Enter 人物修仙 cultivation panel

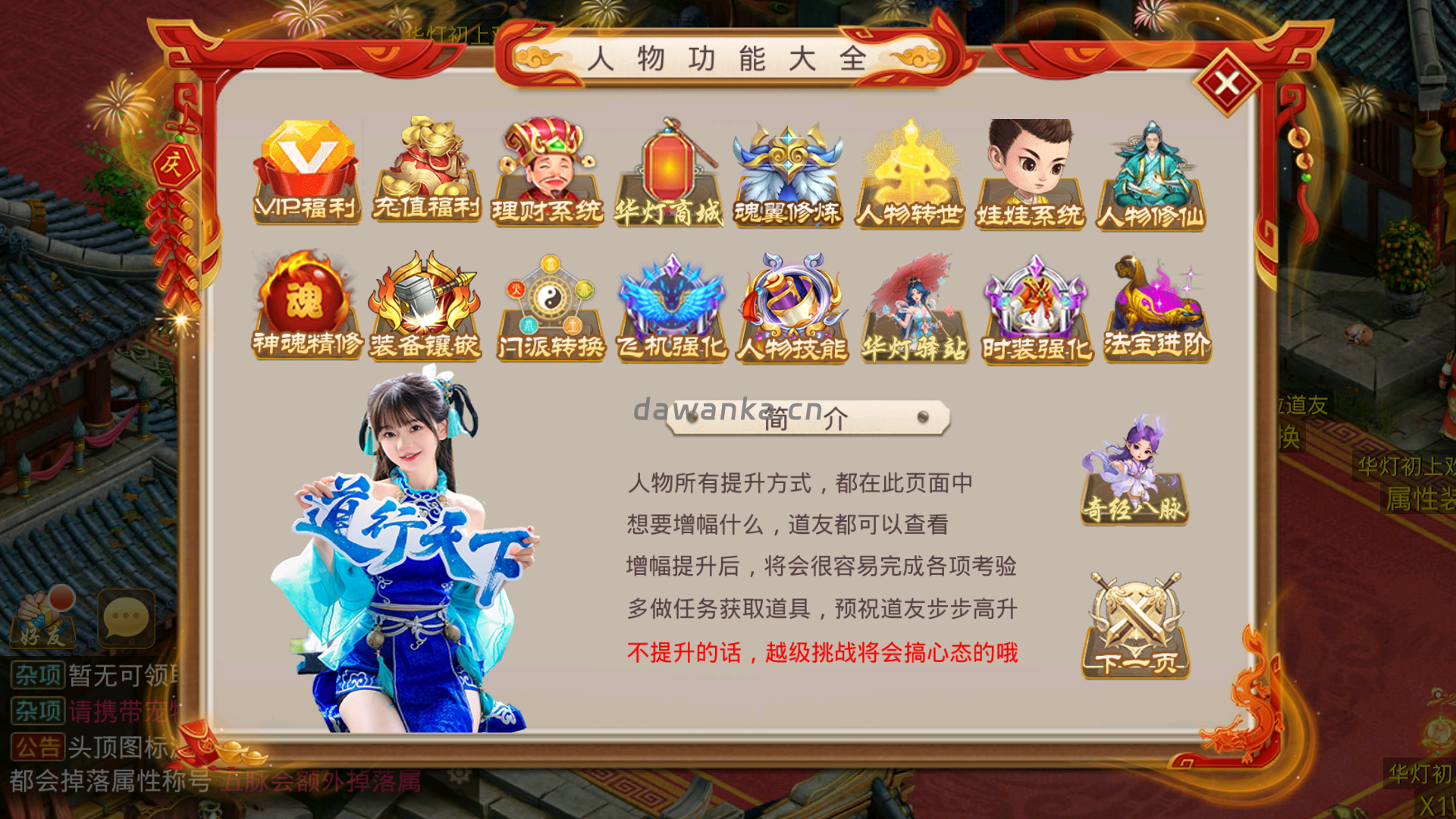click(1153, 171)
